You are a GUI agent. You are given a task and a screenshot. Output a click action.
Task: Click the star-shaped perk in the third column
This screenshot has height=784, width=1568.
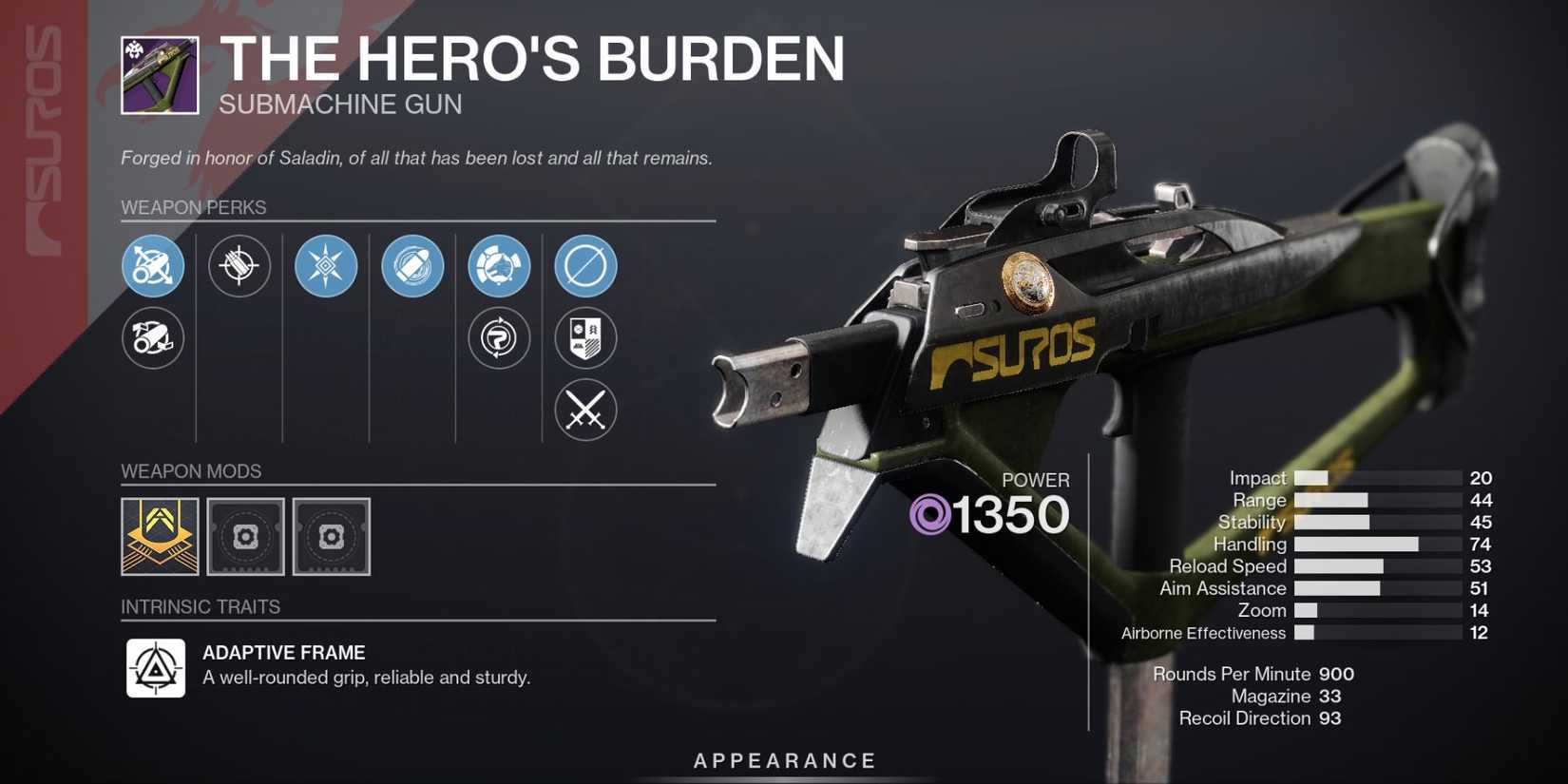pos(326,266)
